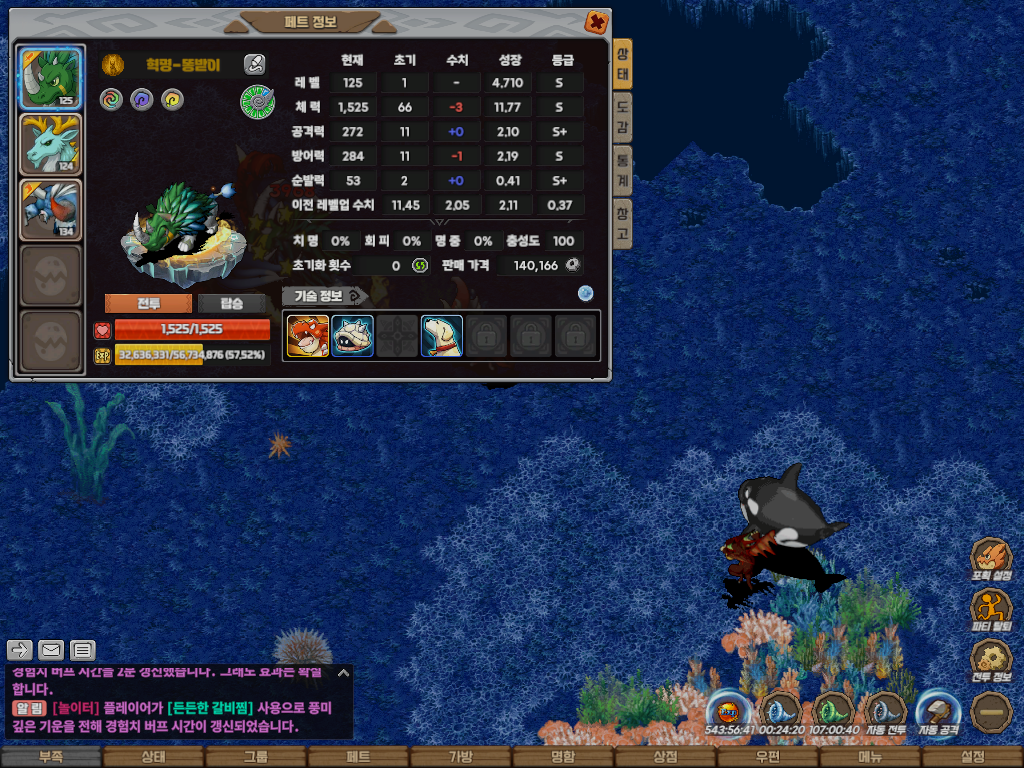Choose the blue winged pet, level 134

(x=51, y=210)
